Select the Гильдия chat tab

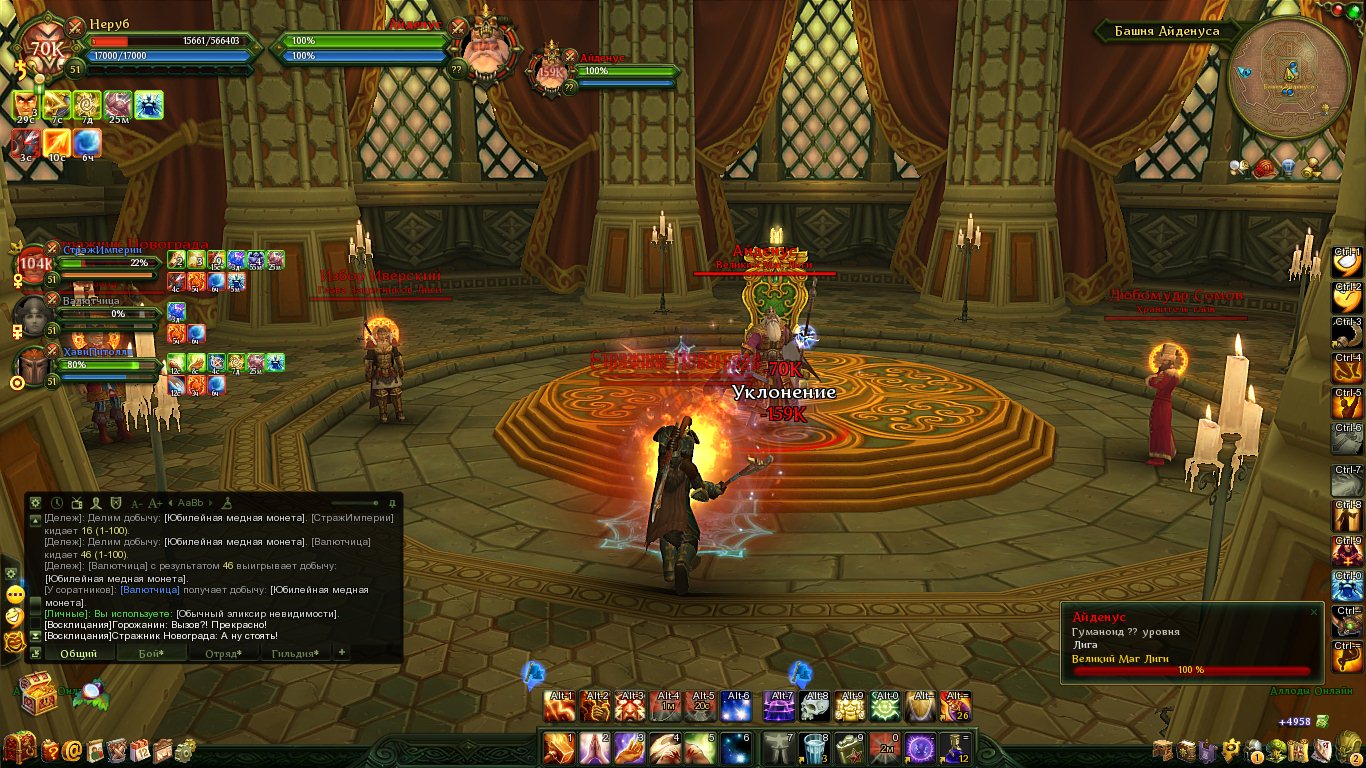tap(295, 653)
